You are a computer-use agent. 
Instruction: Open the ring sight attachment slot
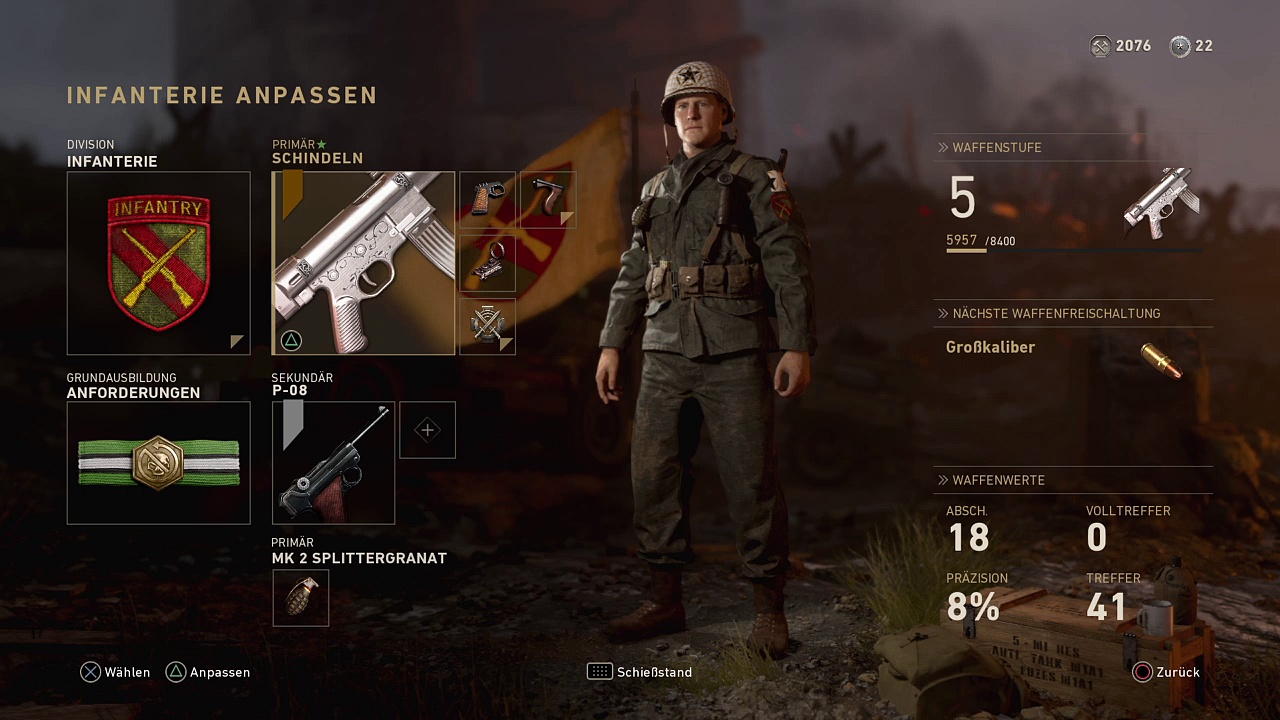point(487,263)
